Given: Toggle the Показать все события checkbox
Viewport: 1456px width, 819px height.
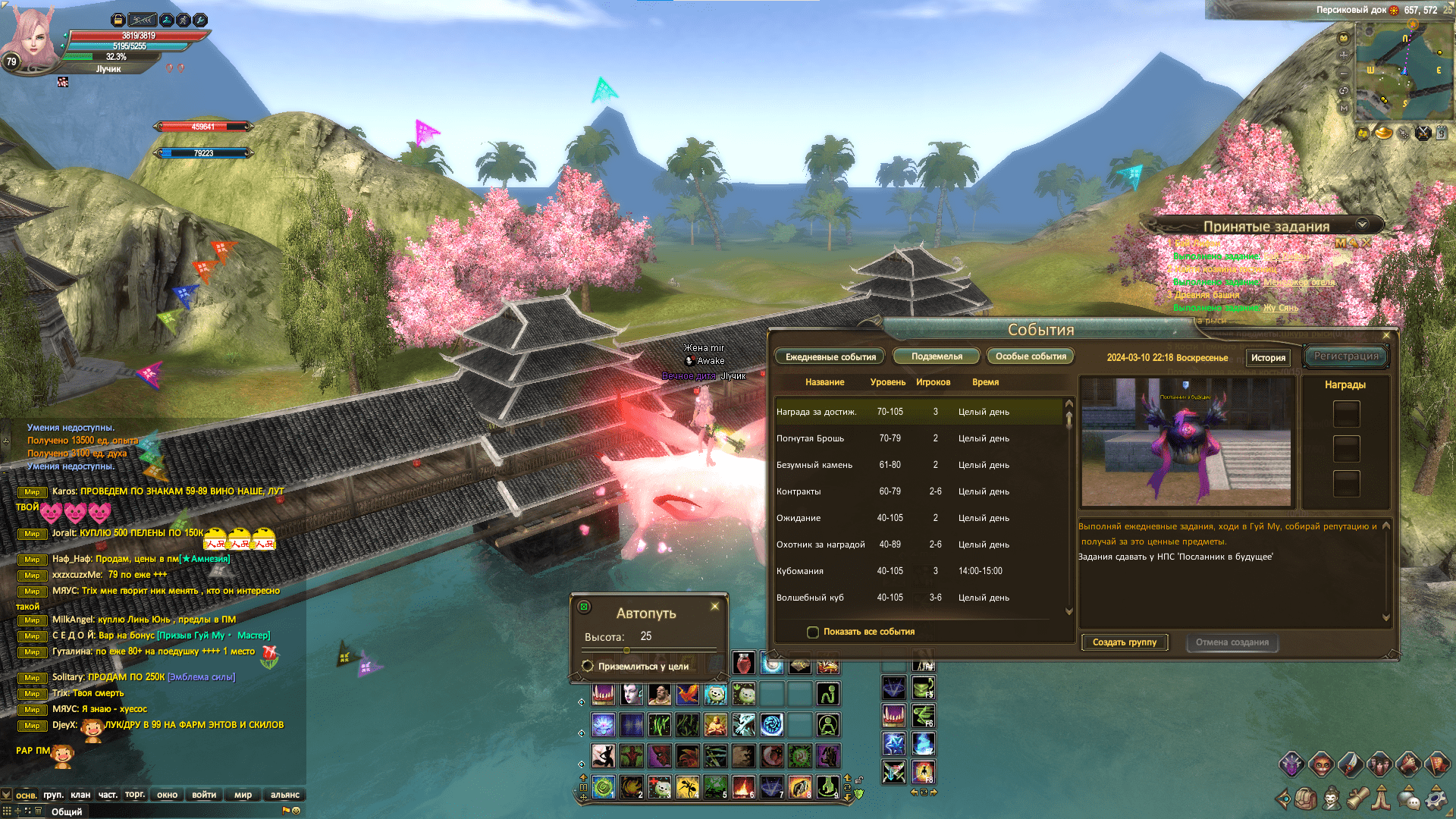Looking at the screenshot, I should coord(813,632).
